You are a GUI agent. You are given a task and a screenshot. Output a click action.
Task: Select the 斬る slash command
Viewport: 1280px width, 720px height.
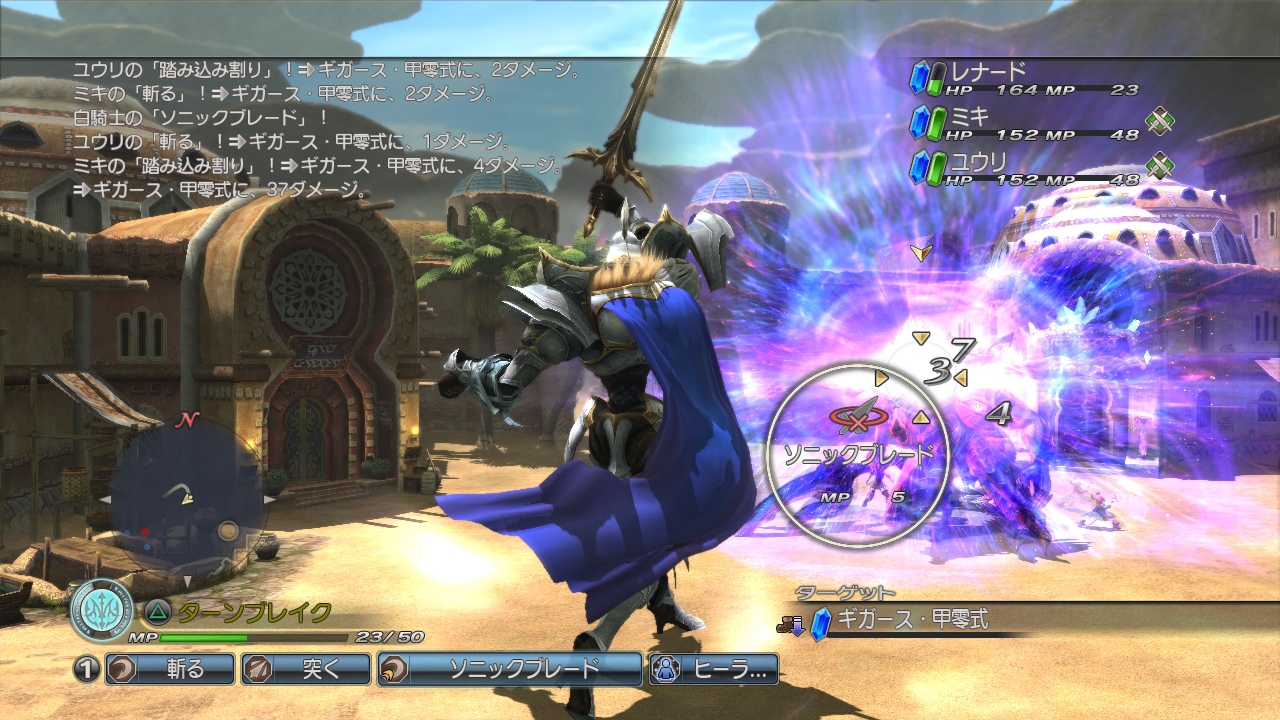(x=170, y=669)
